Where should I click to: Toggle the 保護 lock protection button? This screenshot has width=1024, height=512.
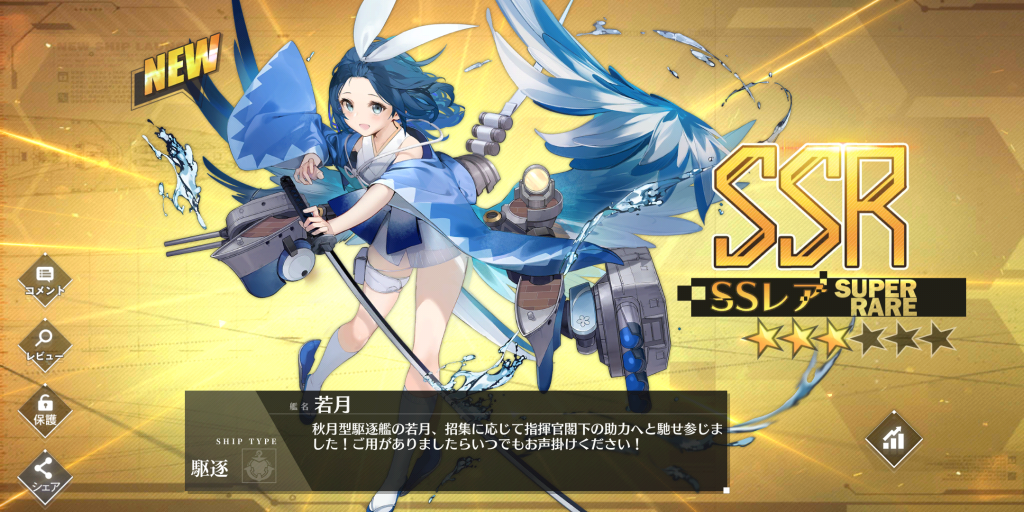[44, 407]
